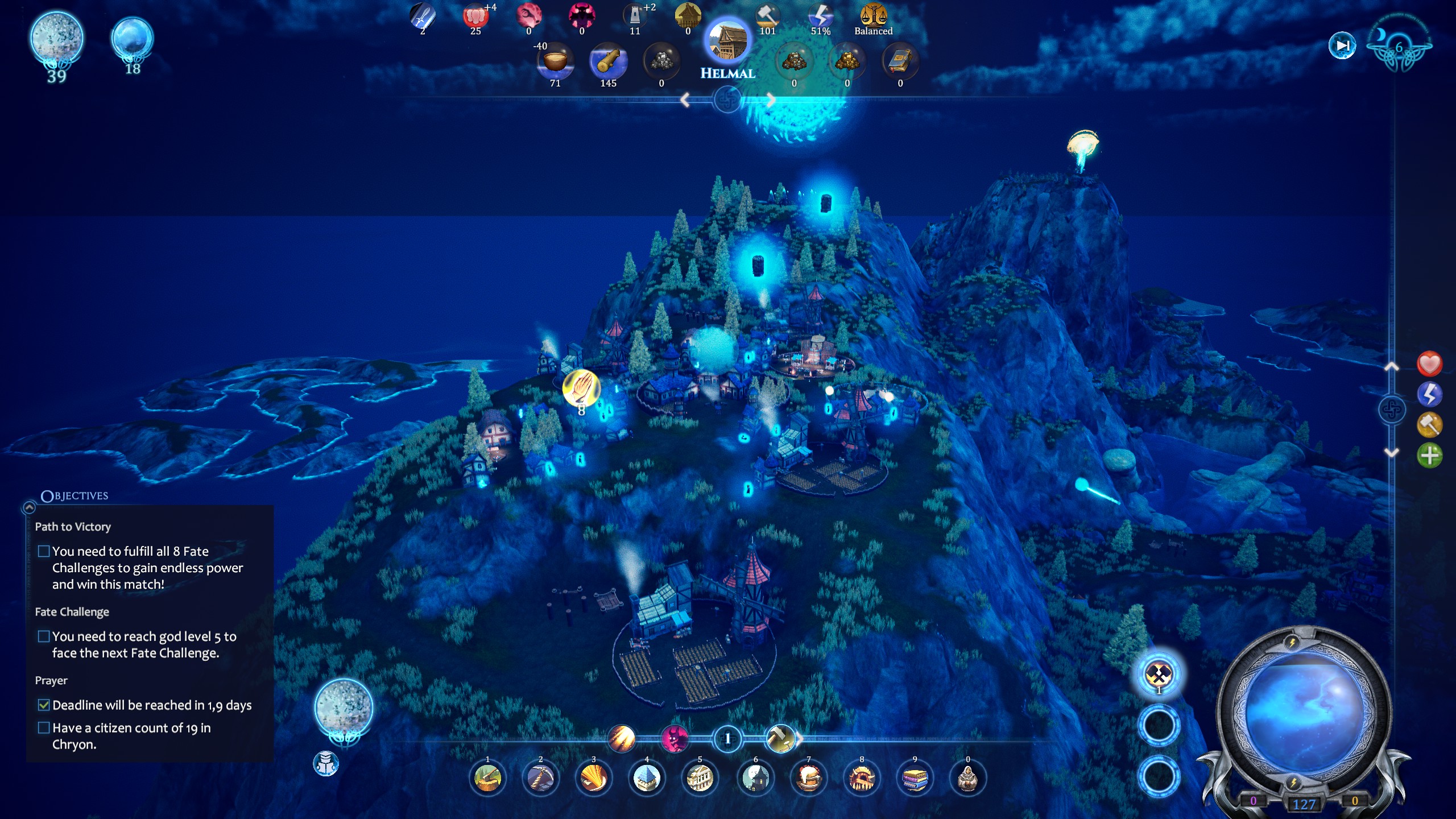The image size is (1456, 819).
Task: Click the red heart orb button
Action: pos(1429,364)
